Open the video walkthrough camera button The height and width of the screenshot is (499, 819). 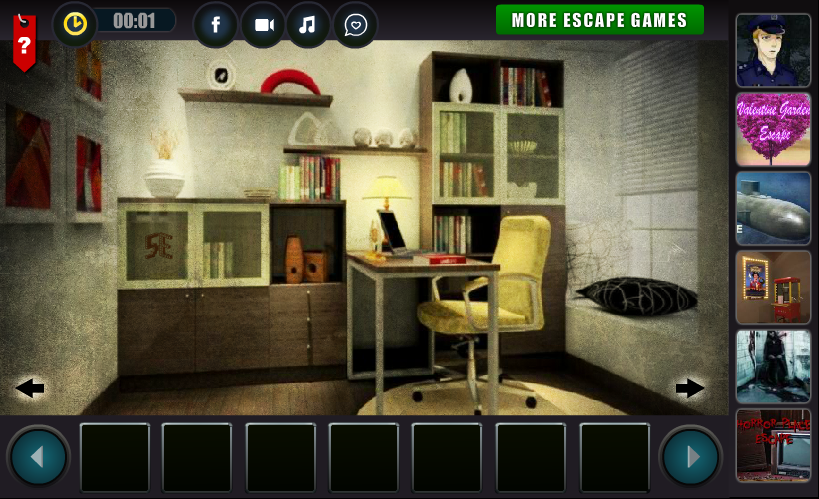pos(263,24)
